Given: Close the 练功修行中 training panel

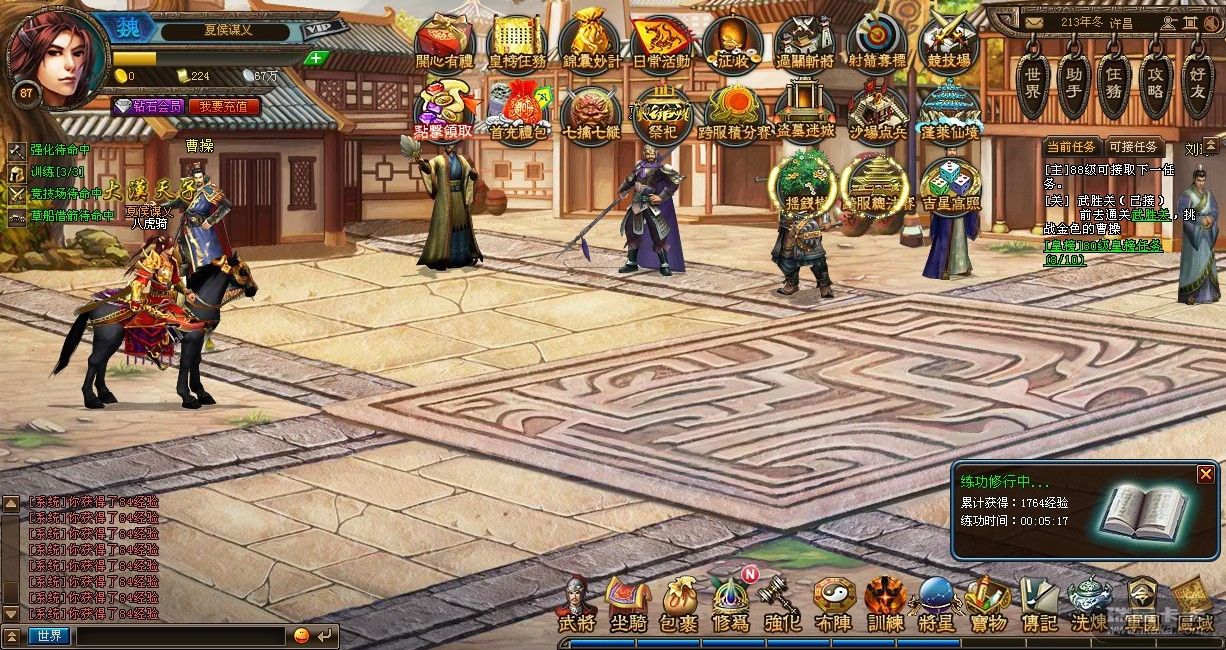Looking at the screenshot, I should [x=1206, y=474].
